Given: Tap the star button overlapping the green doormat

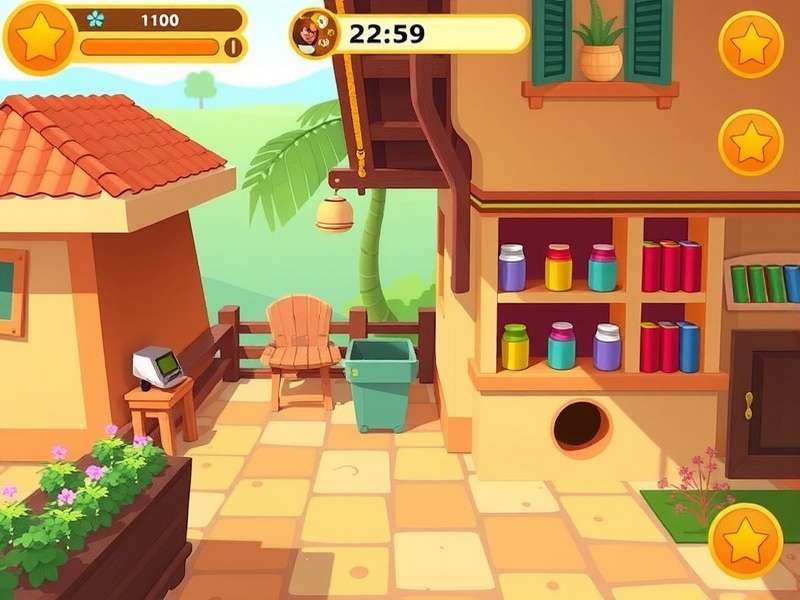Looking at the screenshot, I should tap(745, 540).
